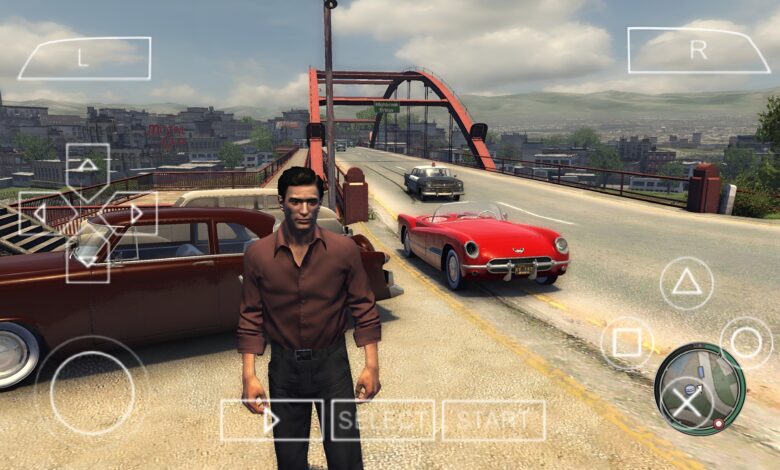Click the START button

click(x=494, y=420)
